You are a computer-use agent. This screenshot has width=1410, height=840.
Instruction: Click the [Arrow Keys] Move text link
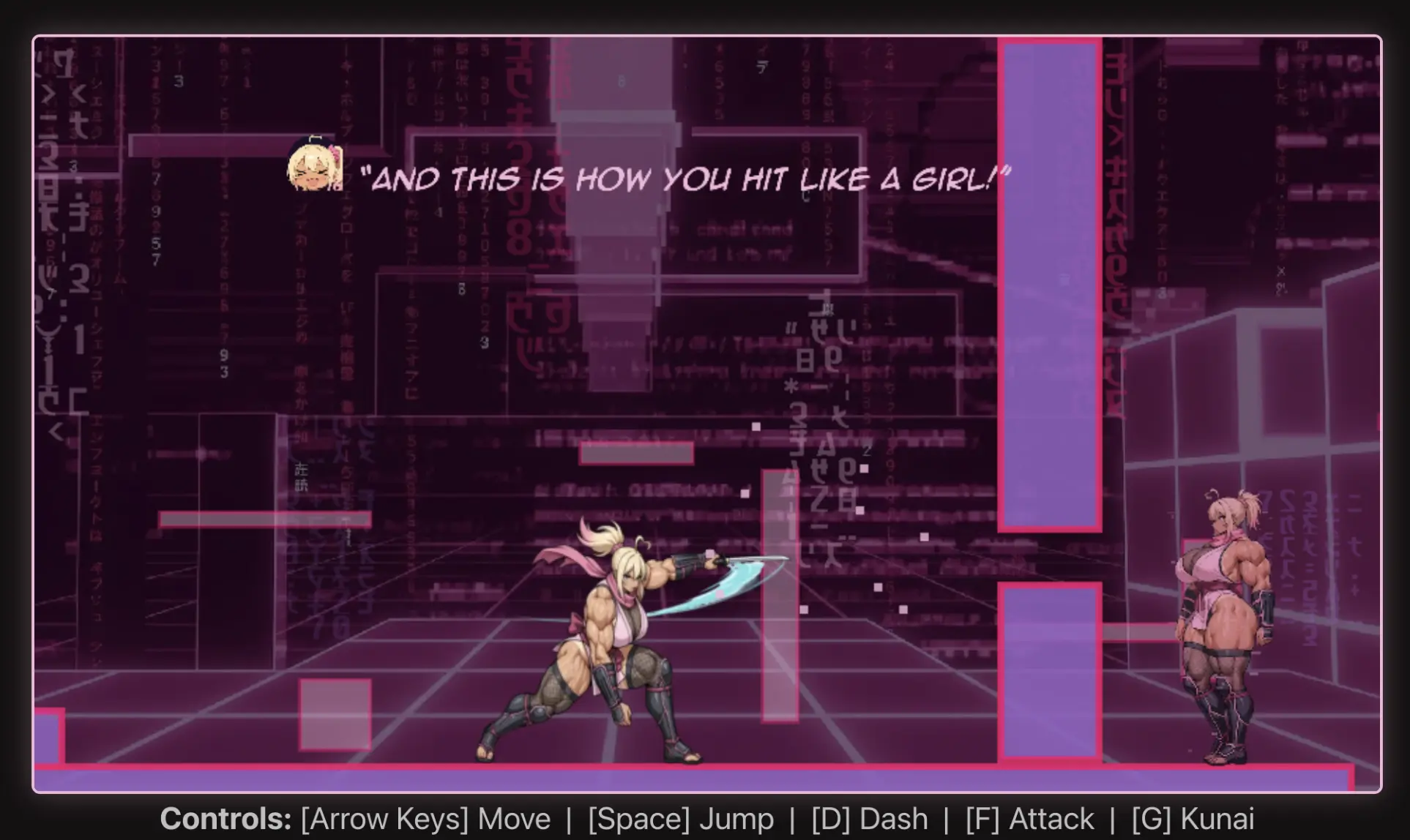point(425,820)
